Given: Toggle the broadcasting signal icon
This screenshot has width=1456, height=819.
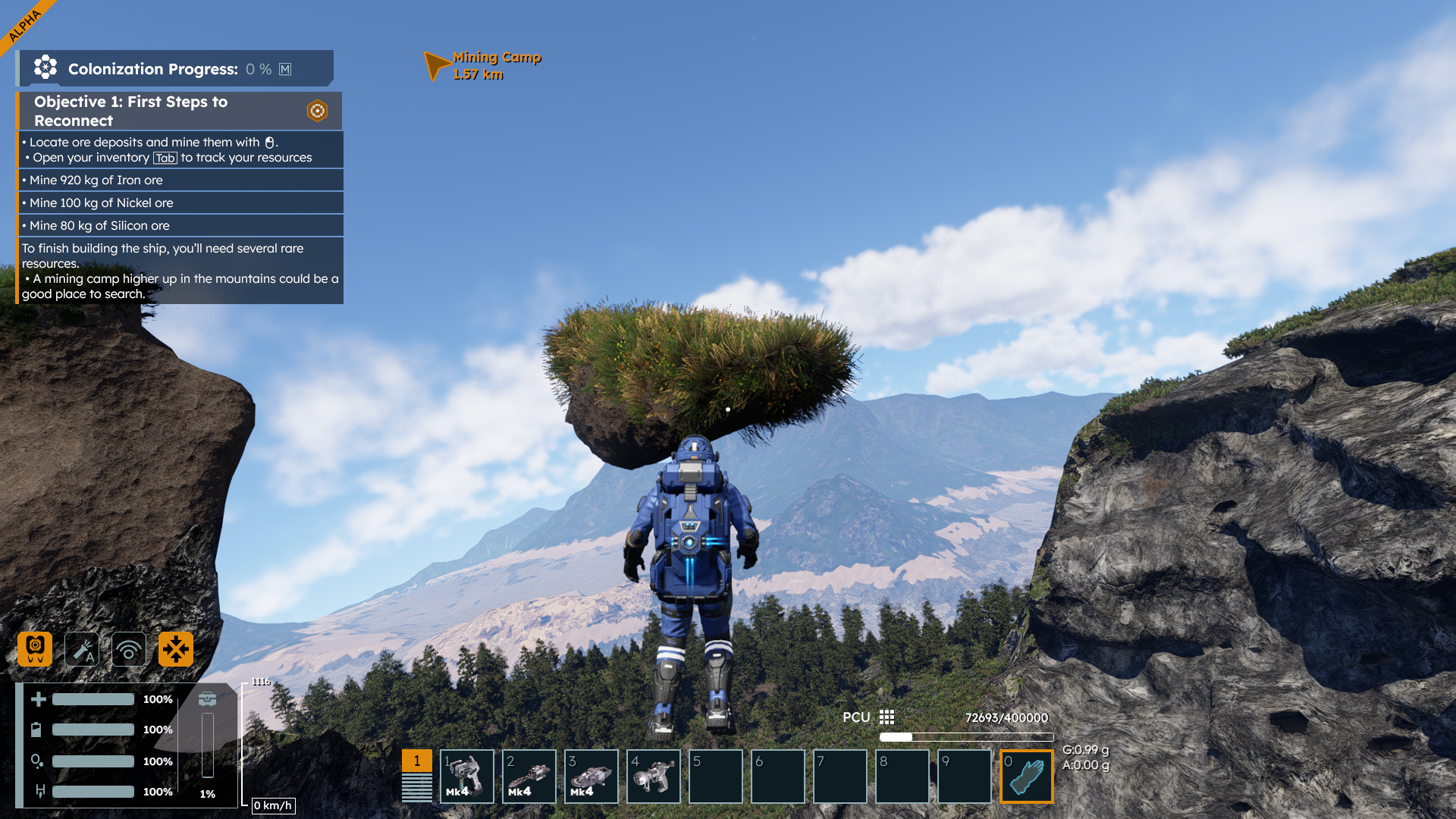Looking at the screenshot, I should coord(129,649).
